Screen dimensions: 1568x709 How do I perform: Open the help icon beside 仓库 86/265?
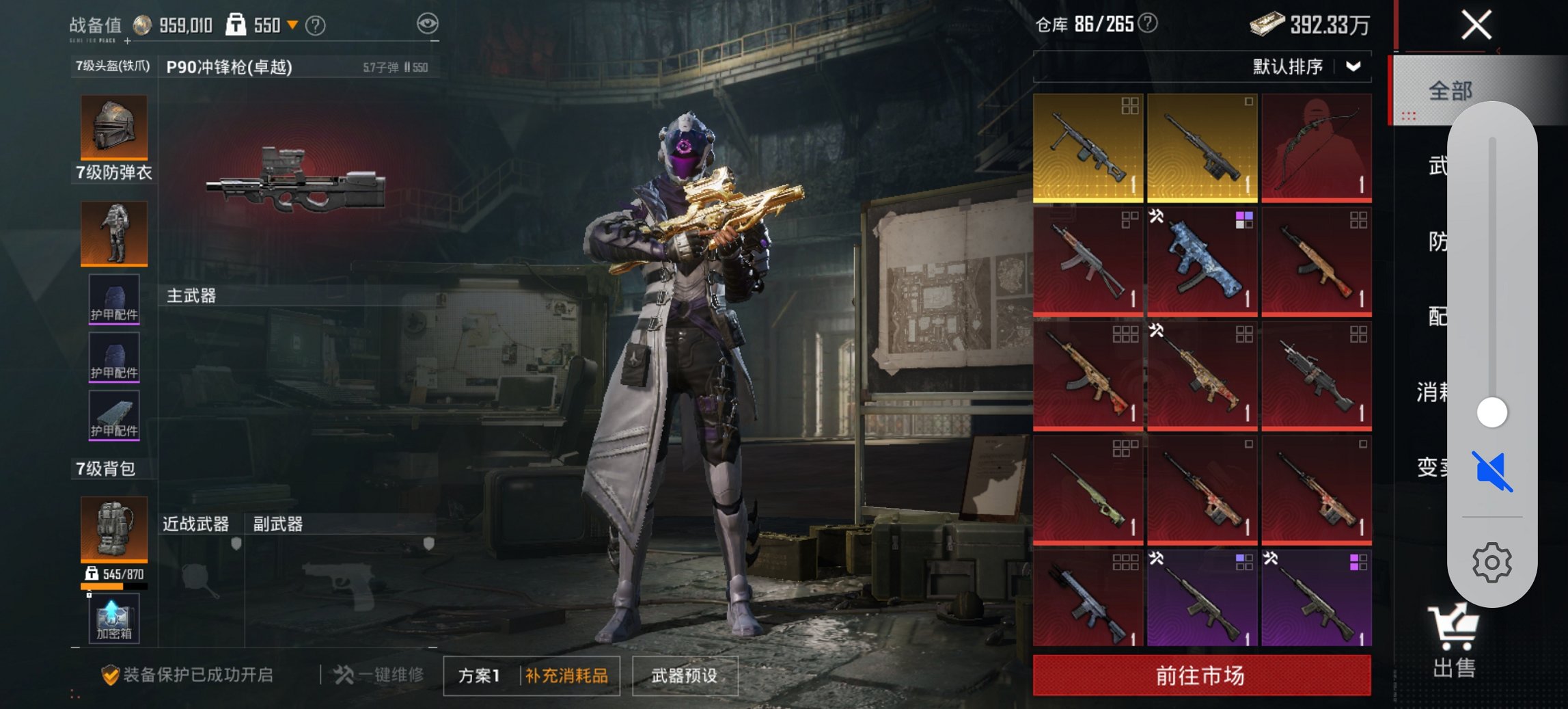(1148, 21)
